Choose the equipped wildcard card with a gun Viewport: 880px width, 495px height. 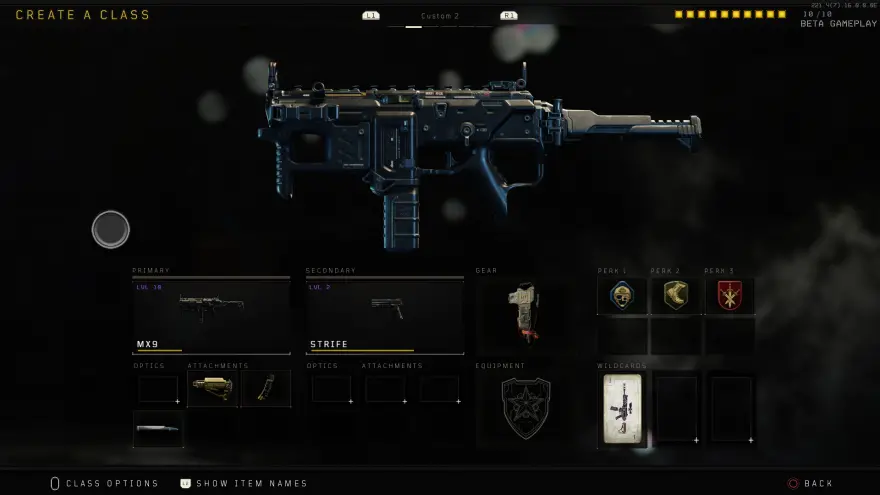pos(623,408)
